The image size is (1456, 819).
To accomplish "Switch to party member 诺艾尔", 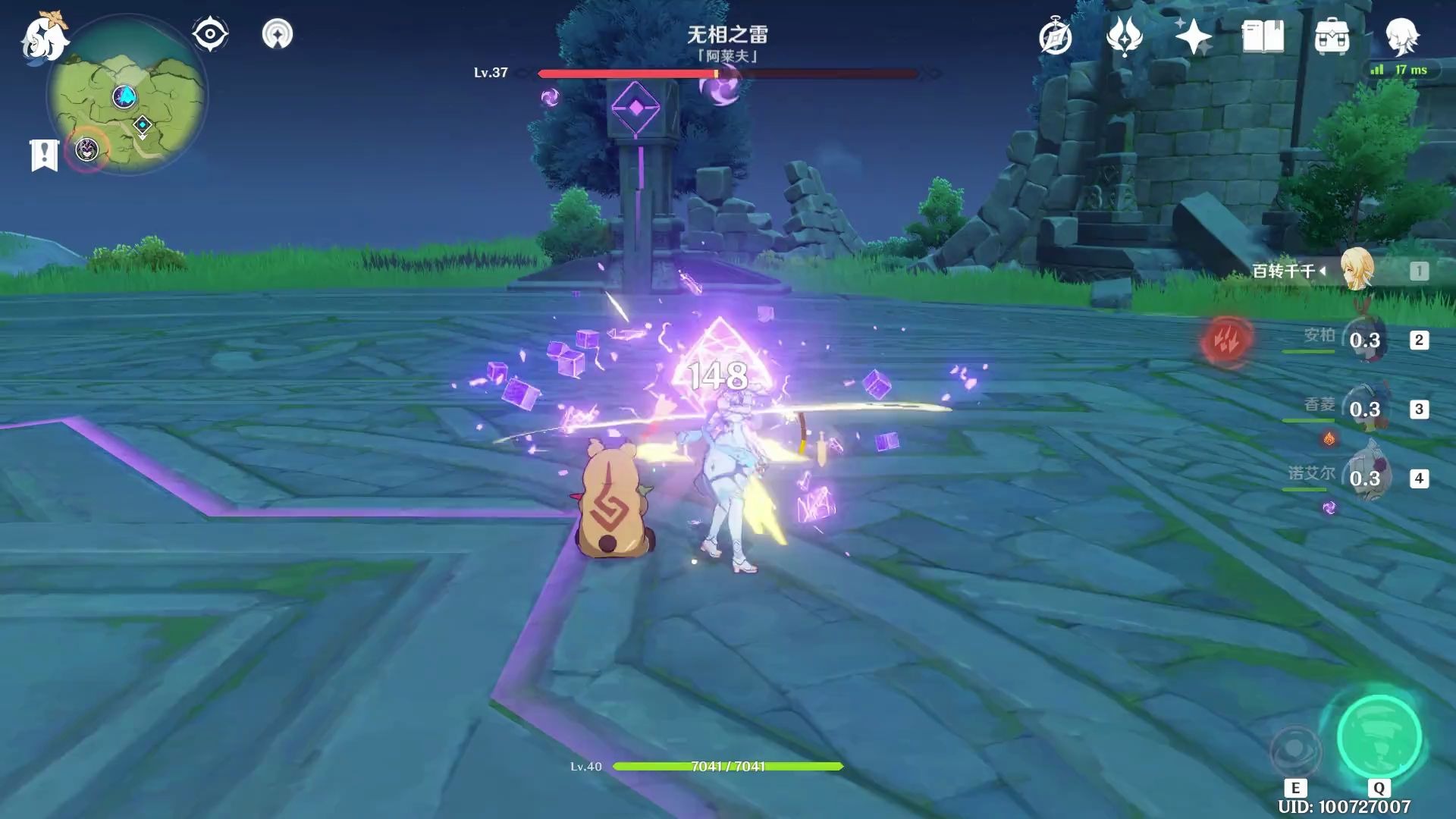I will (x=1365, y=479).
